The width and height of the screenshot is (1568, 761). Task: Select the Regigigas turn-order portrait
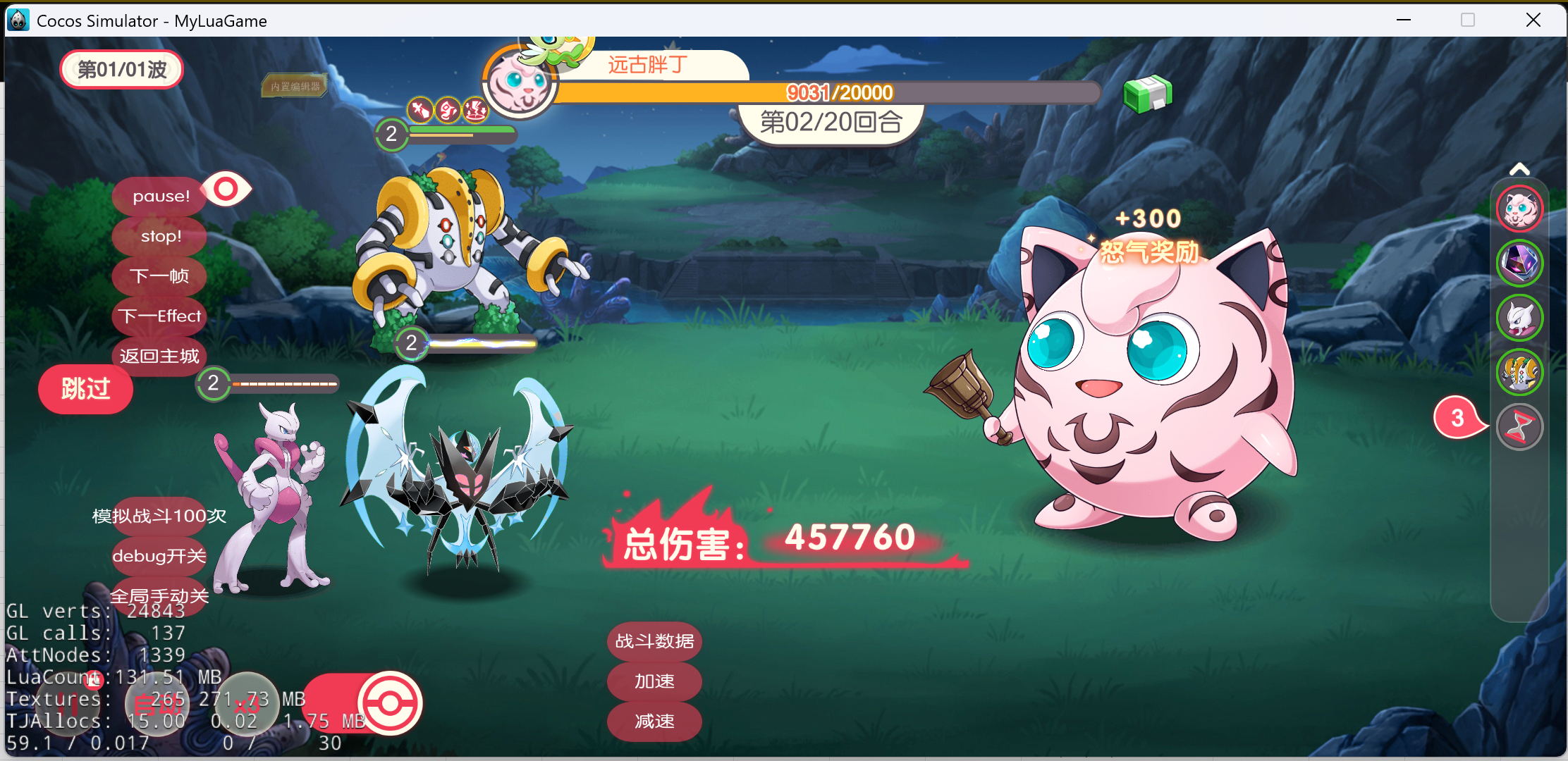(1519, 372)
